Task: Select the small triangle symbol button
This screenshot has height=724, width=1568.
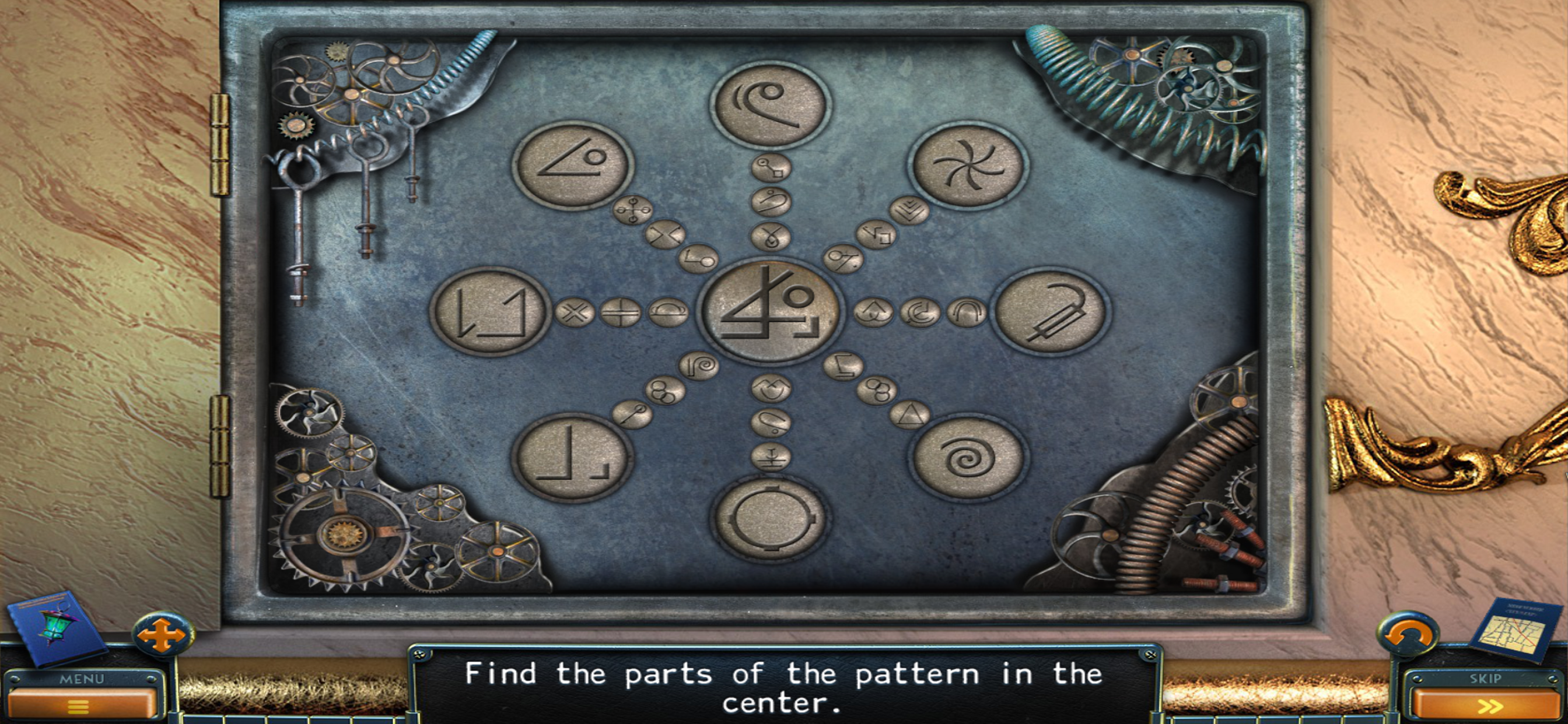Action: [910, 415]
